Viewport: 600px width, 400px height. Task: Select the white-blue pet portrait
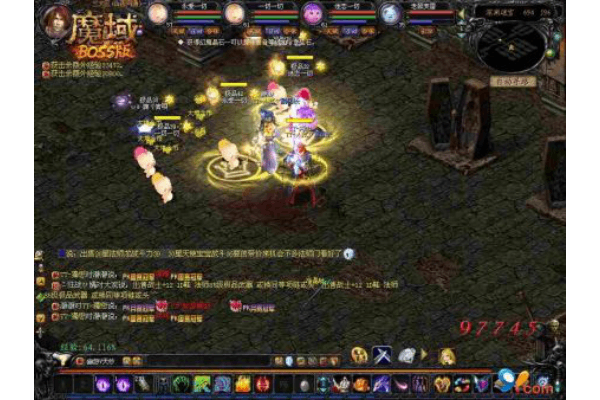[390, 13]
